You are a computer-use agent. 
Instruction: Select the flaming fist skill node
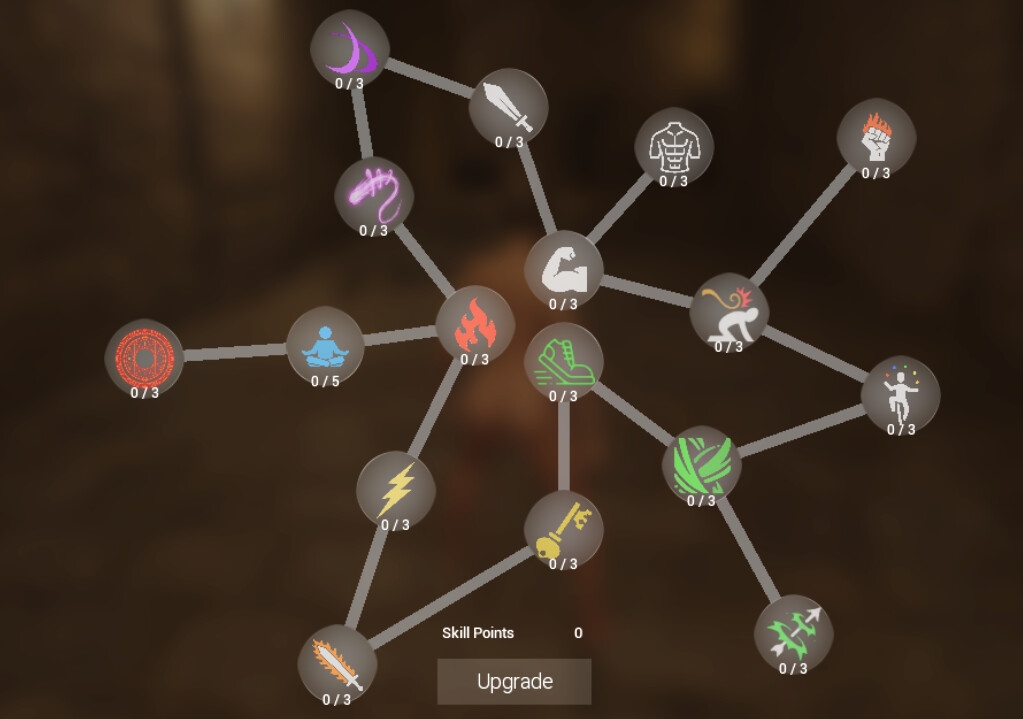pyautogui.click(x=875, y=138)
